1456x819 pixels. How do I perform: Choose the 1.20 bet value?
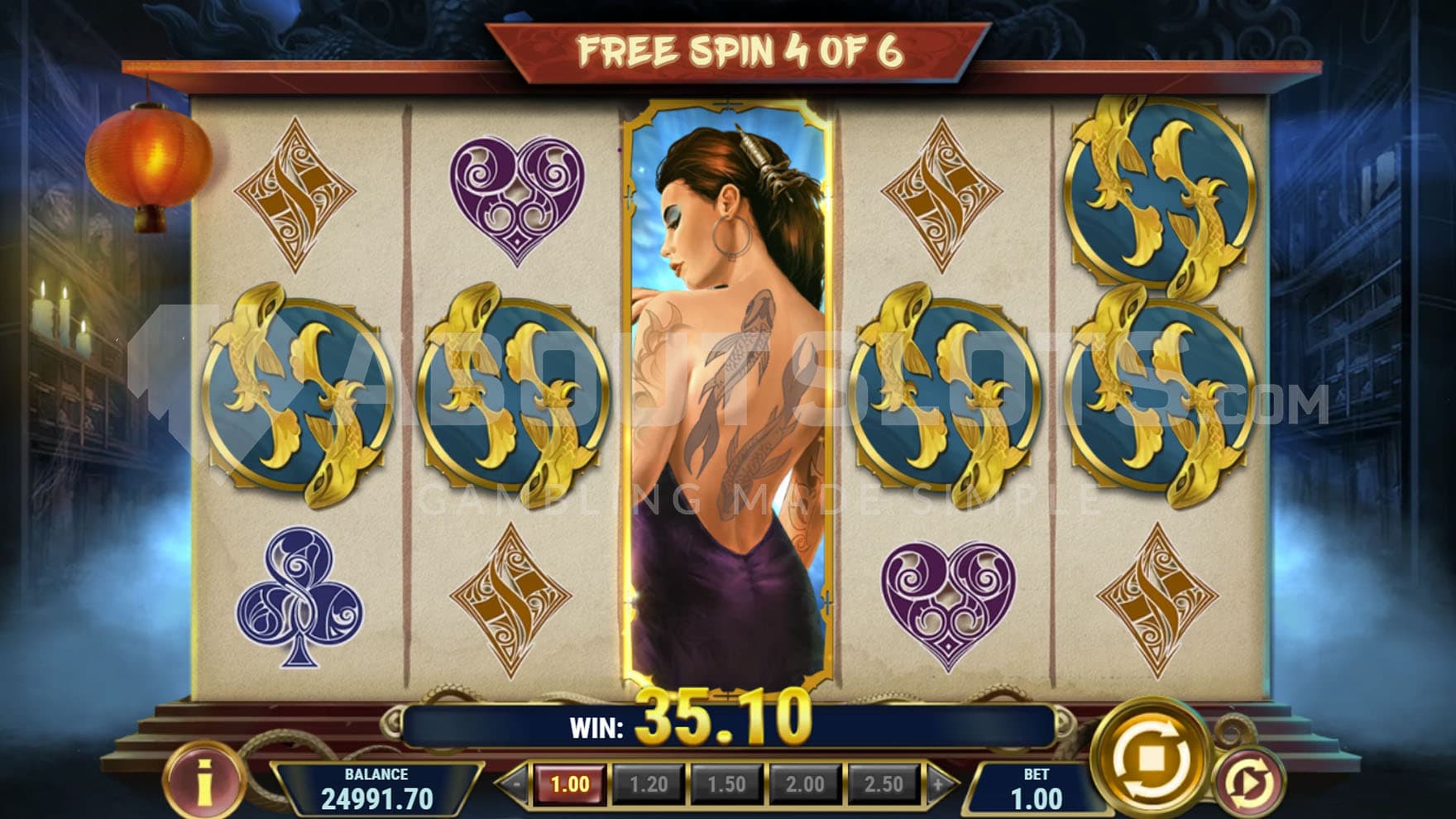648,784
